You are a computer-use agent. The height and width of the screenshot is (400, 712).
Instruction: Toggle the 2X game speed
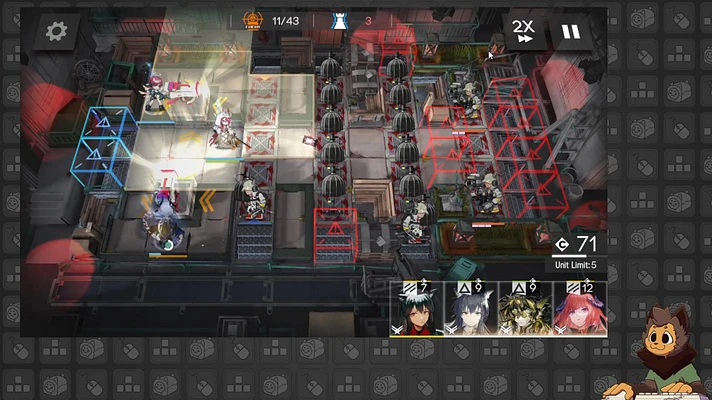point(522,31)
